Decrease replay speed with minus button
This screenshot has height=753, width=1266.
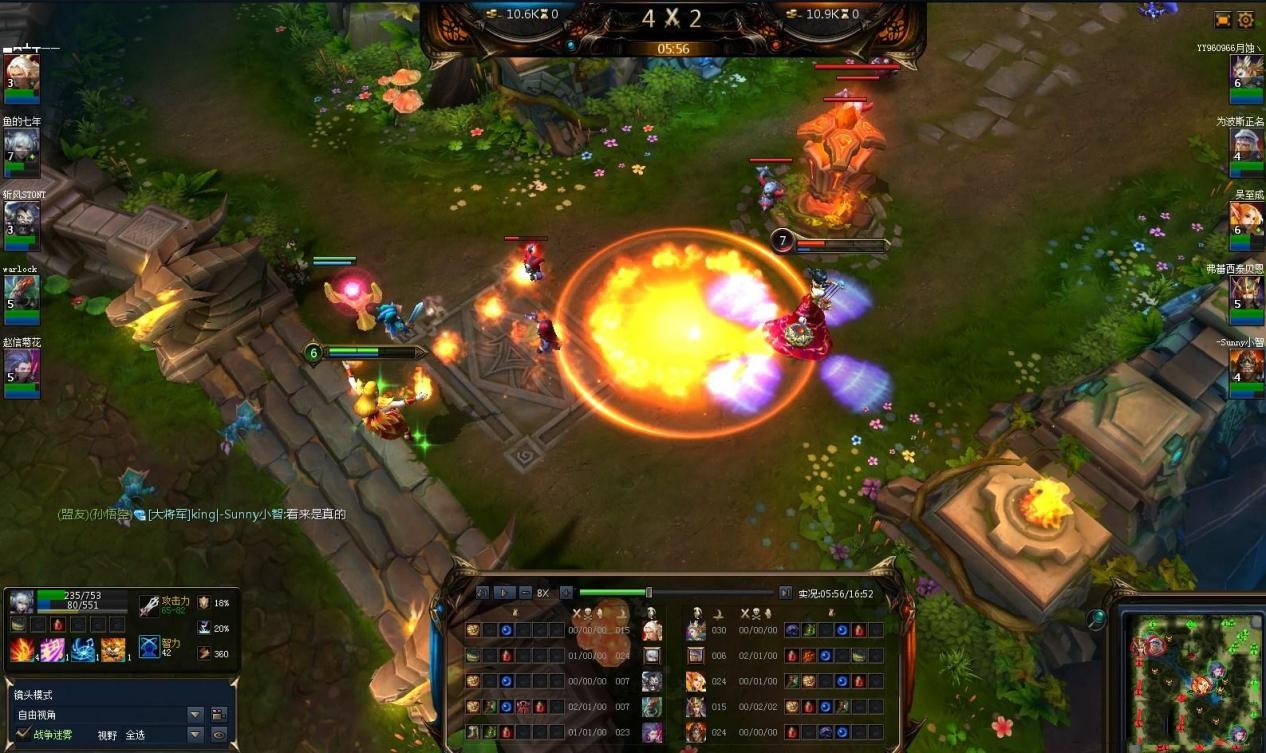click(x=525, y=593)
